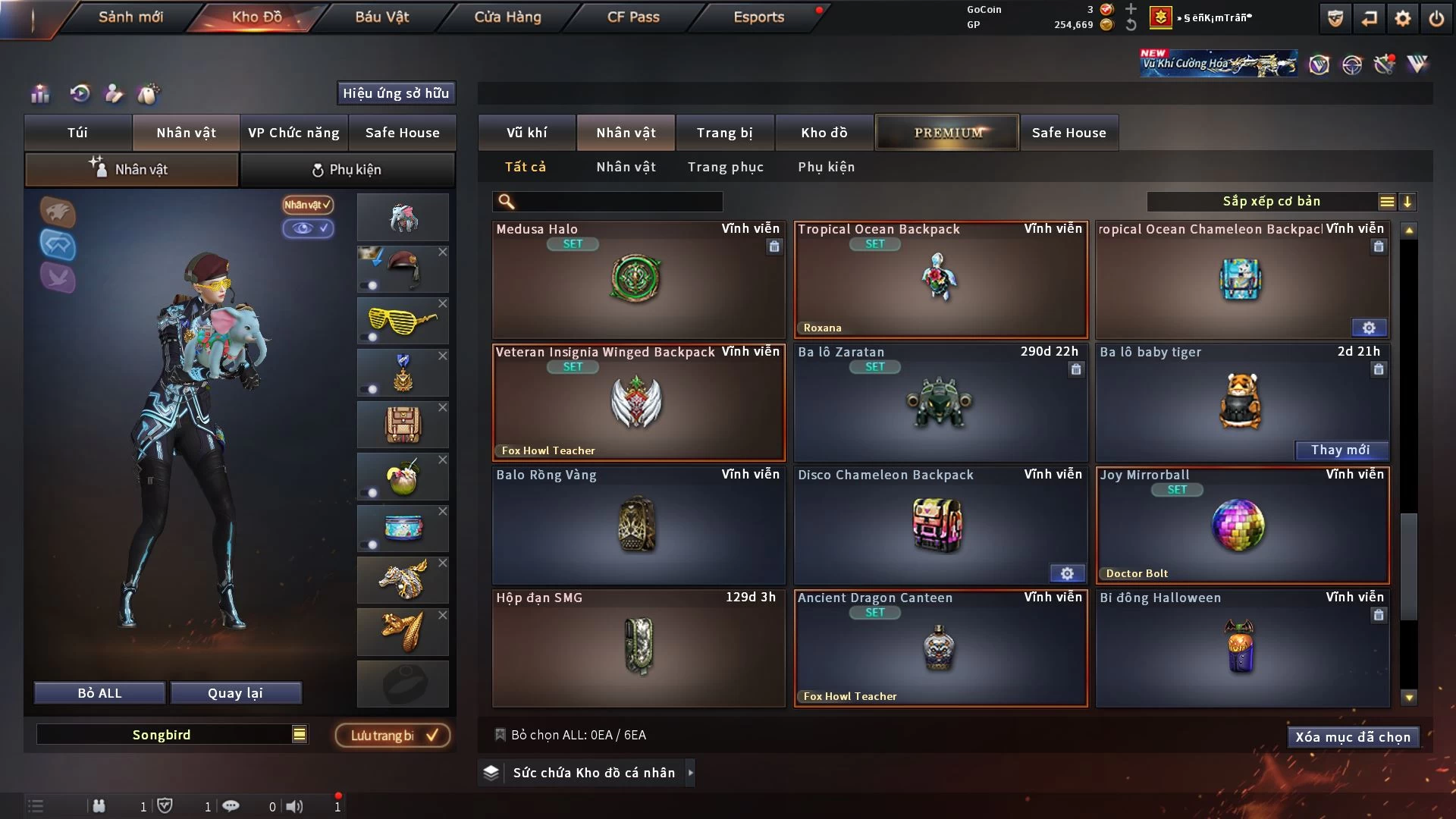Open the CF Pass menu
Image resolution: width=1456 pixels, height=819 pixels.
[x=633, y=17]
